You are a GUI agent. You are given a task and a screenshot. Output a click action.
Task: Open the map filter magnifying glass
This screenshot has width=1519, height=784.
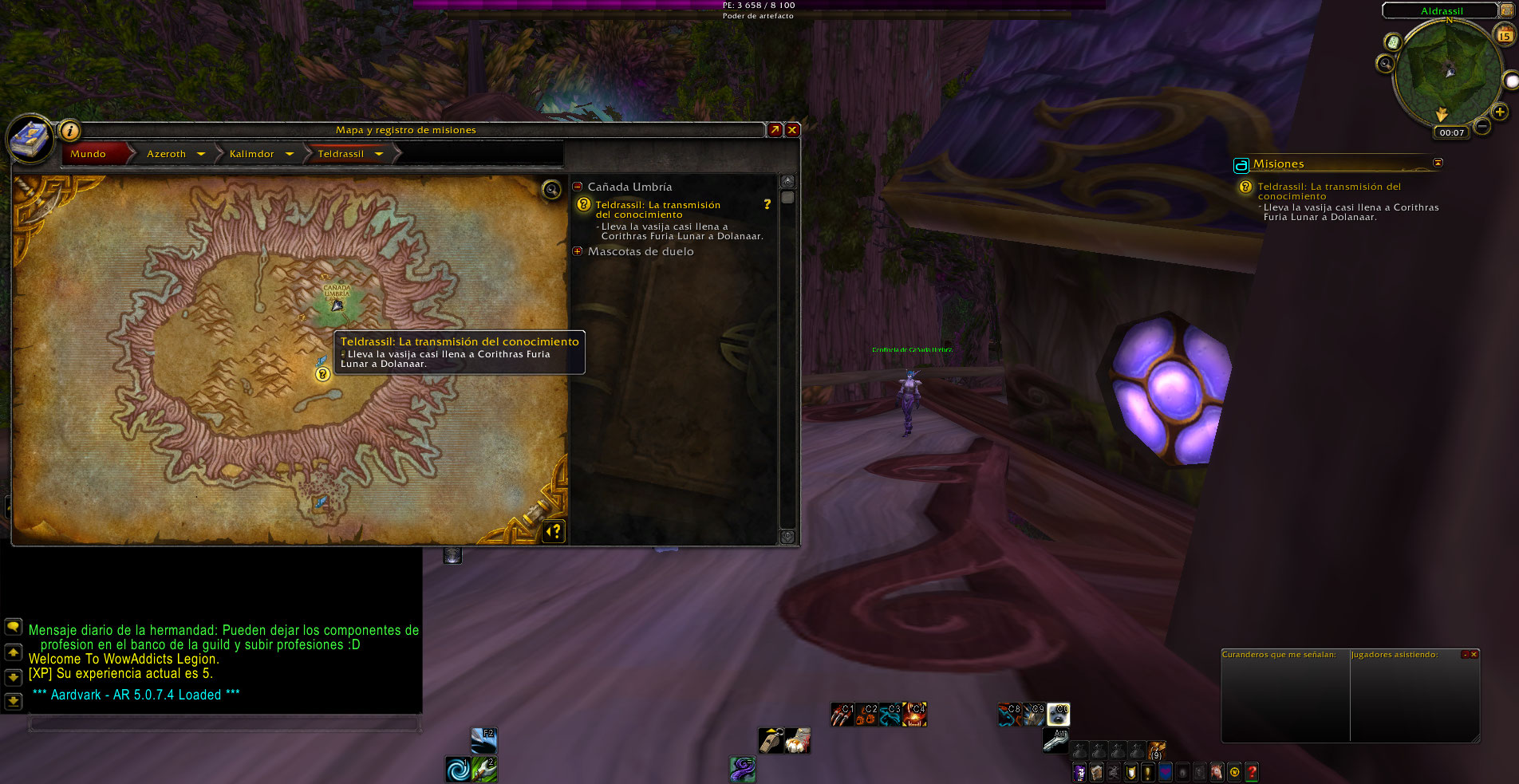coord(551,190)
